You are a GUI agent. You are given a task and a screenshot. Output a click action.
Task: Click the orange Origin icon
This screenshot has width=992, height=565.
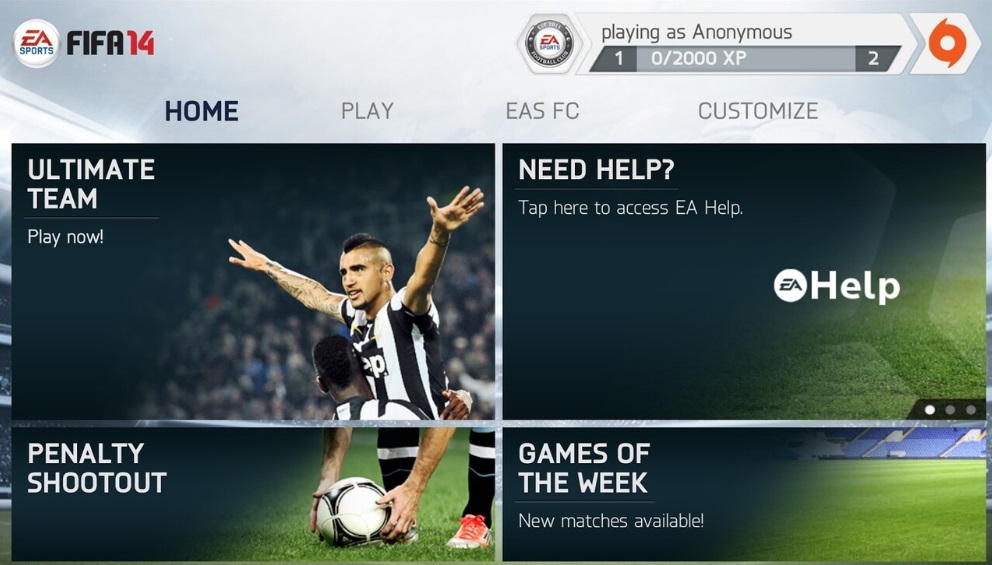click(946, 44)
